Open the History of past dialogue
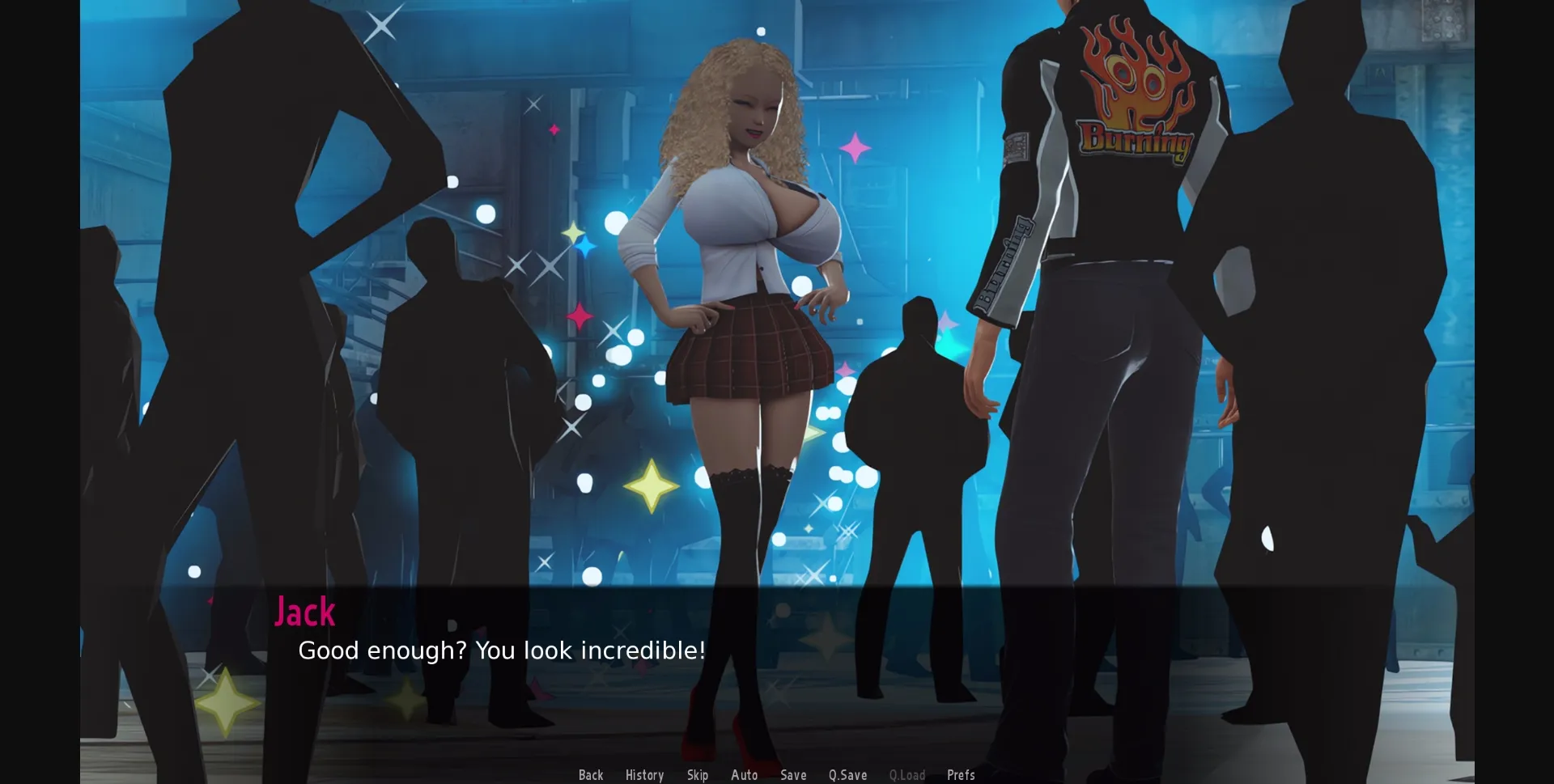1554x784 pixels. click(x=643, y=774)
